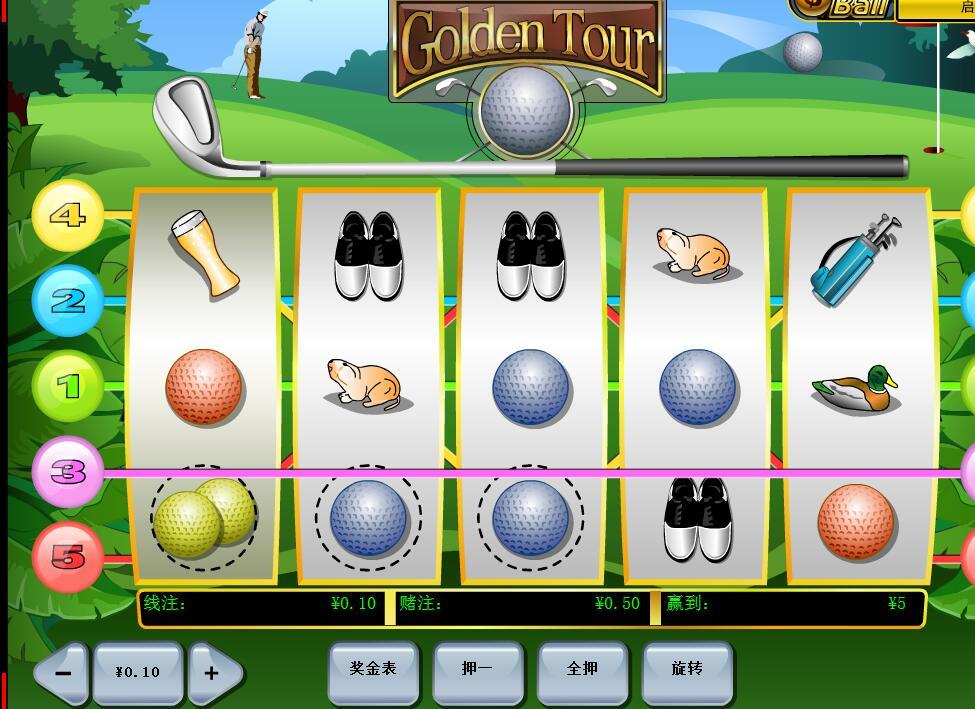Screen dimensions: 975x709
Task: Select payline 4 yellow button
Action: 68,216
